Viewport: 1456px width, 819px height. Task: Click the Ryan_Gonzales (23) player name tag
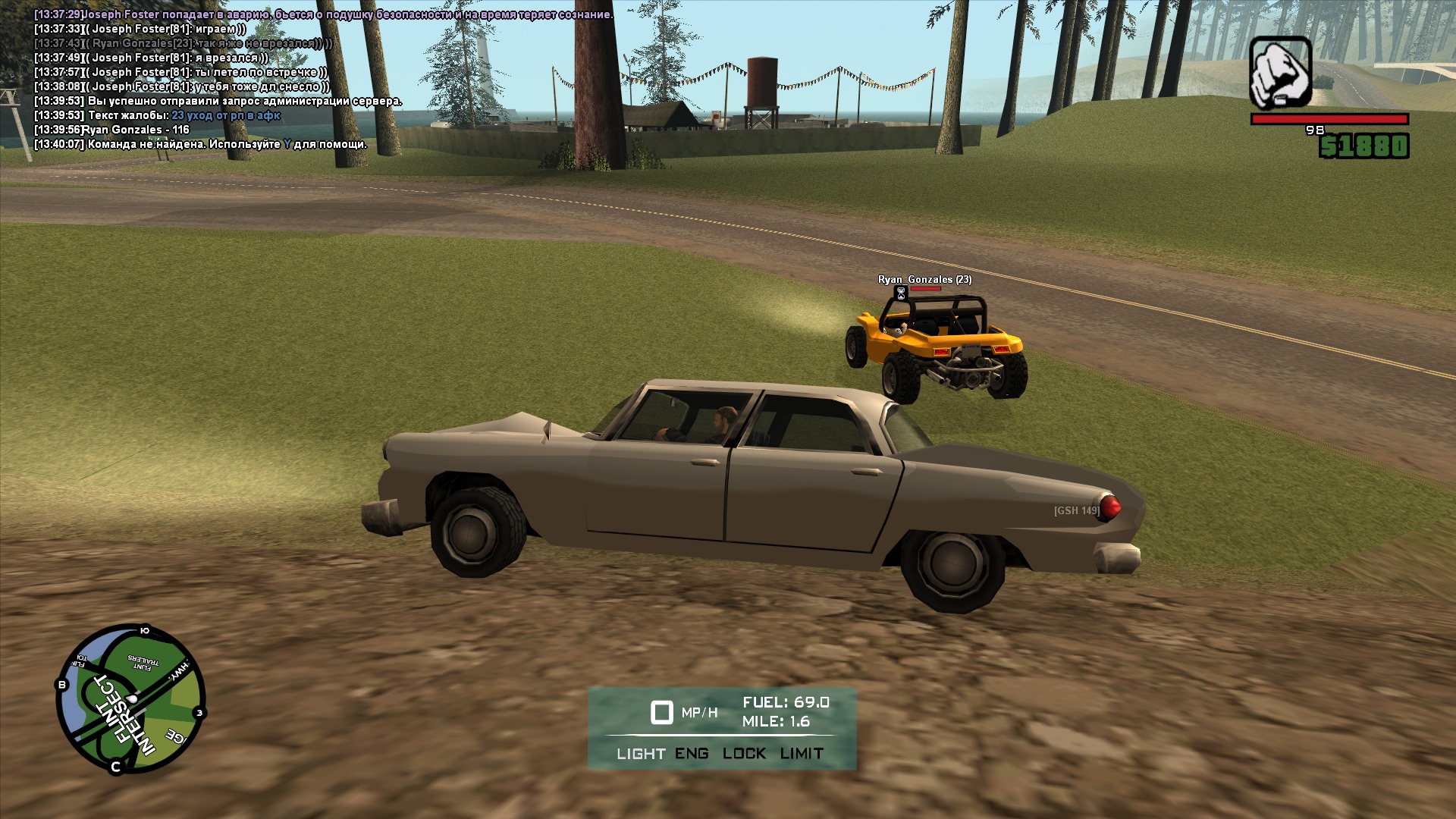click(924, 280)
